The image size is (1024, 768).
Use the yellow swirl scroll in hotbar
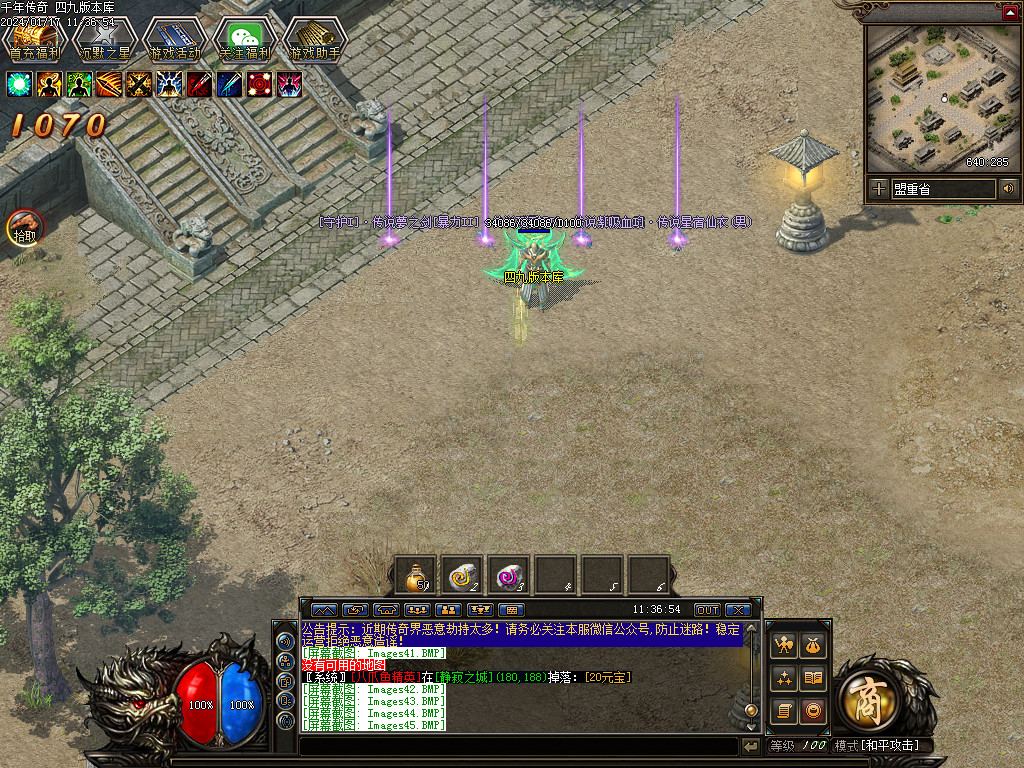(462, 576)
